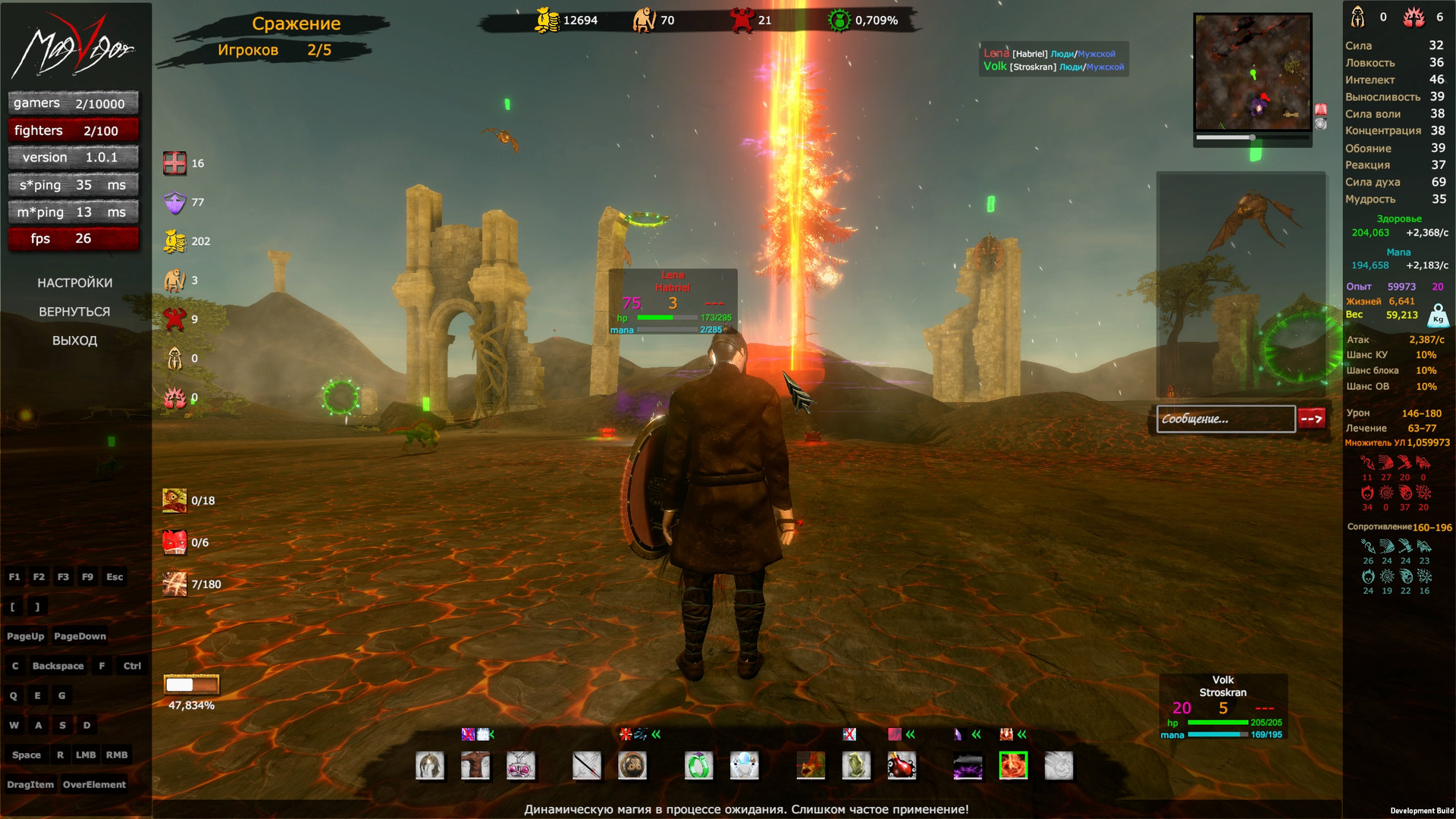This screenshot has height=819, width=1456.
Task: Click the minimap
Action: (1253, 72)
